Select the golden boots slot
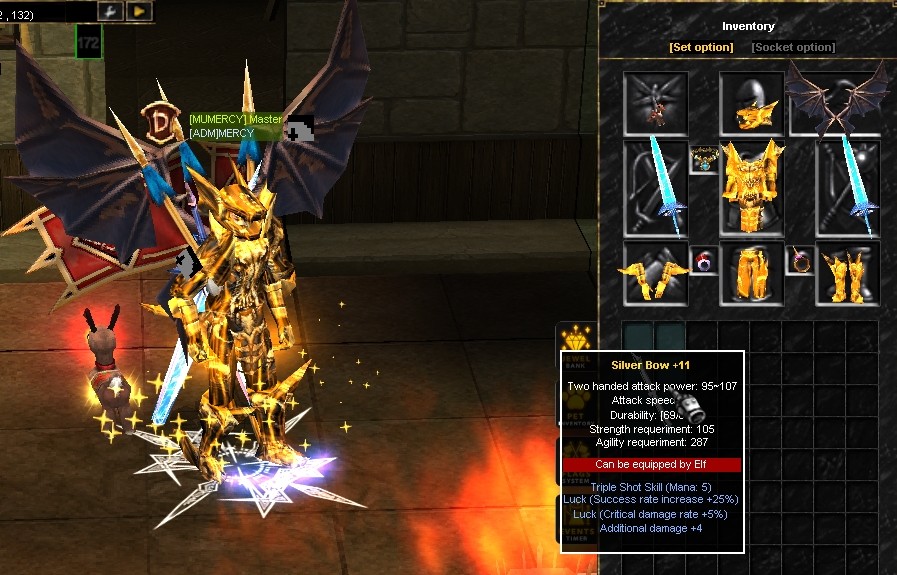Screen dimensions: 897x575 click(x=847, y=273)
